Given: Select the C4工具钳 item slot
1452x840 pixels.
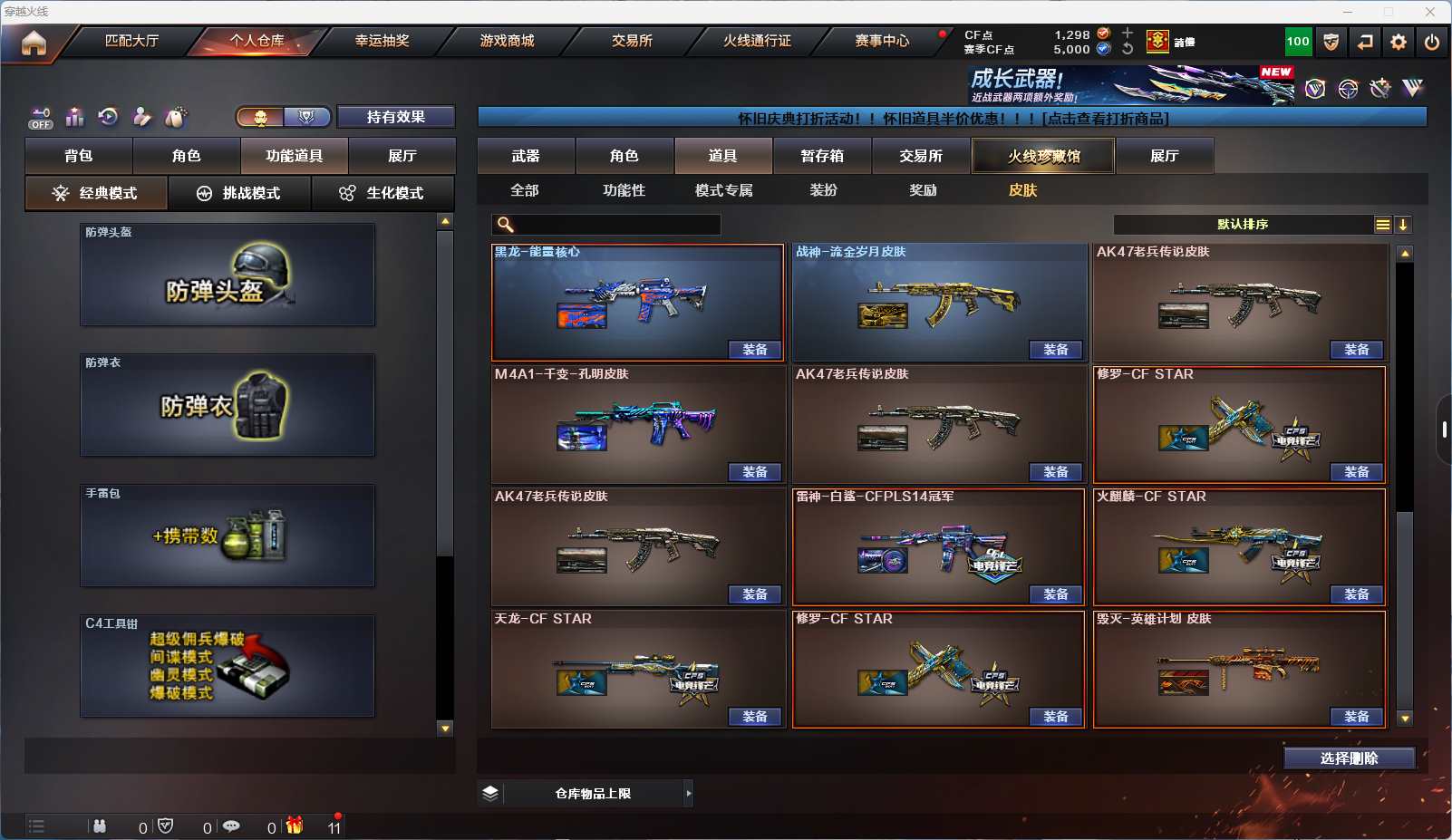Looking at the screenshot, I should 227,666.
